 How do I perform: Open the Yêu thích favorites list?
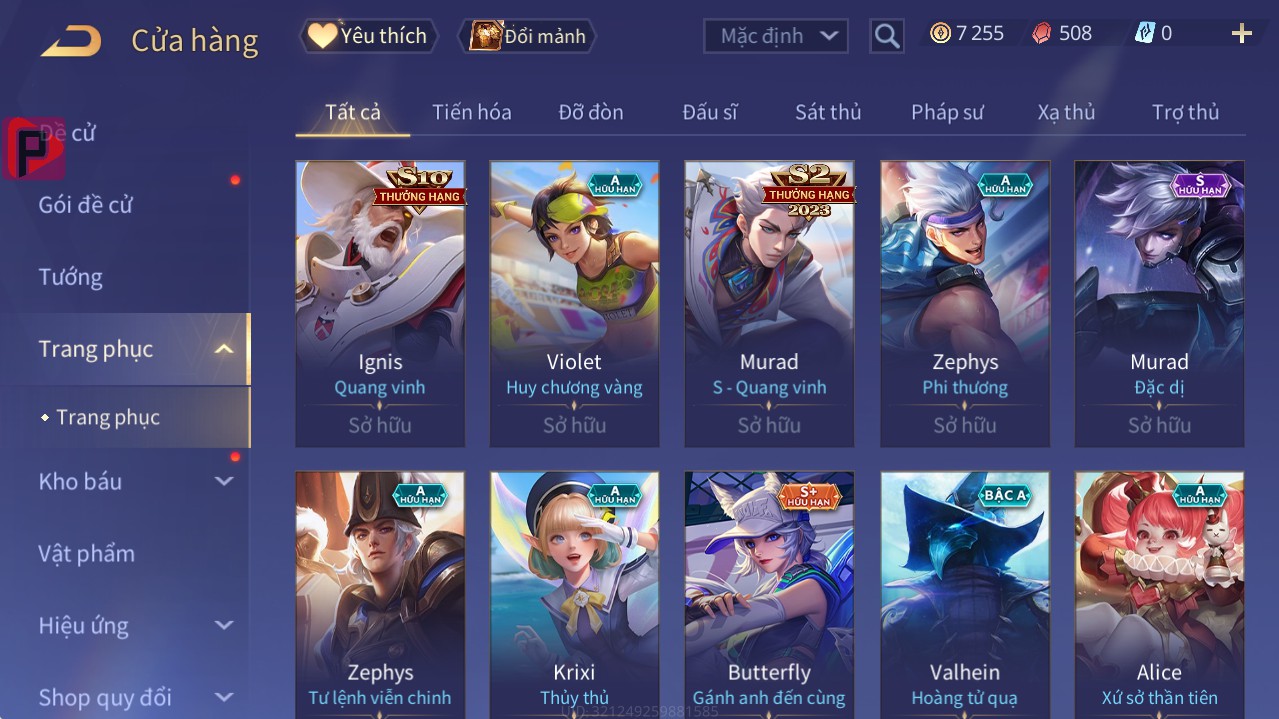coord(368,36)
